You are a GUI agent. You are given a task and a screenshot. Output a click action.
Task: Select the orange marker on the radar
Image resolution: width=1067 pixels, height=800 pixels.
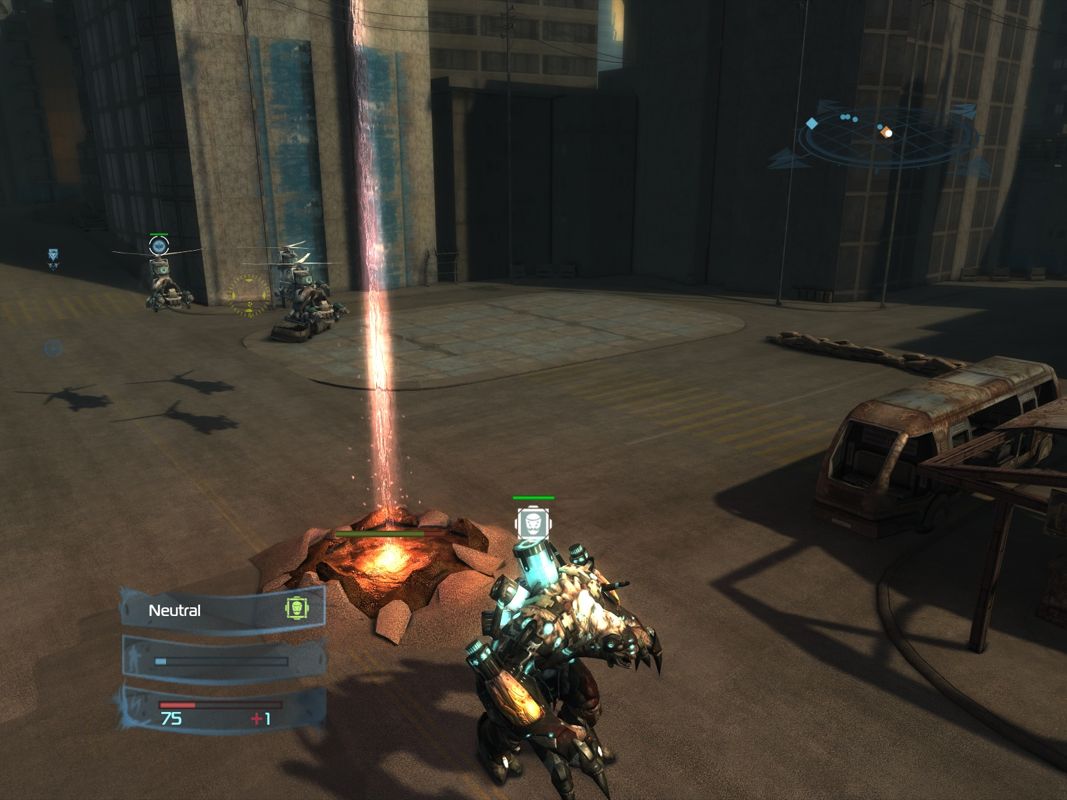885,131
